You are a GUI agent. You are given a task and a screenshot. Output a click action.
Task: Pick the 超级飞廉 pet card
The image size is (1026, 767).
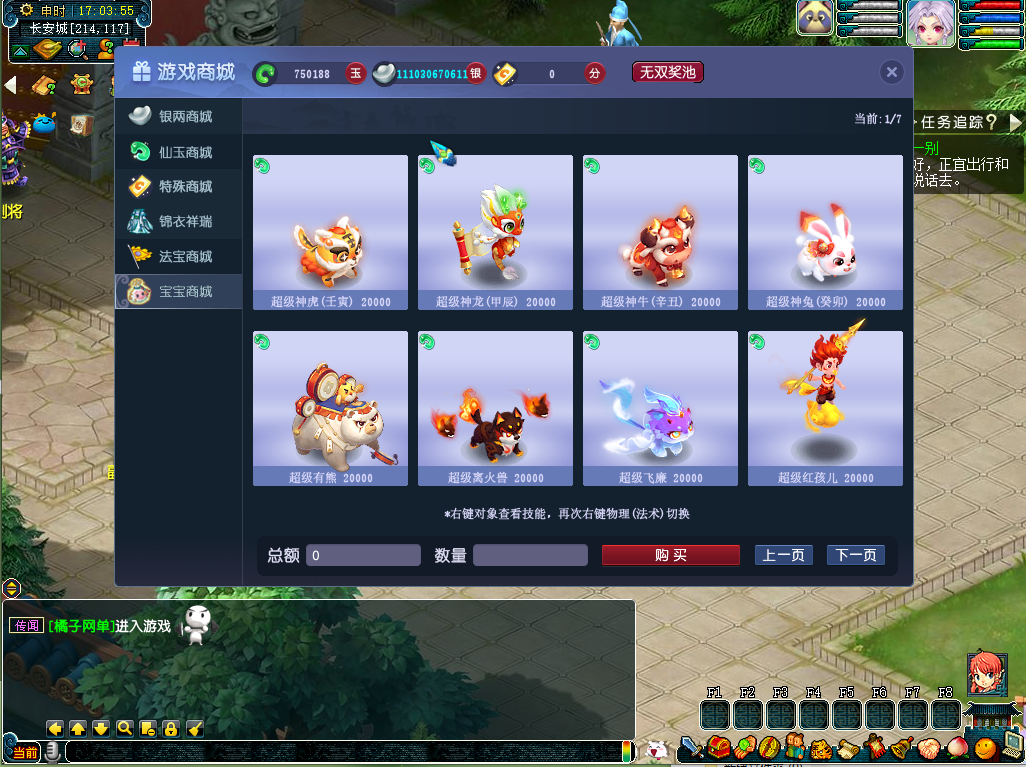[660, 407]
